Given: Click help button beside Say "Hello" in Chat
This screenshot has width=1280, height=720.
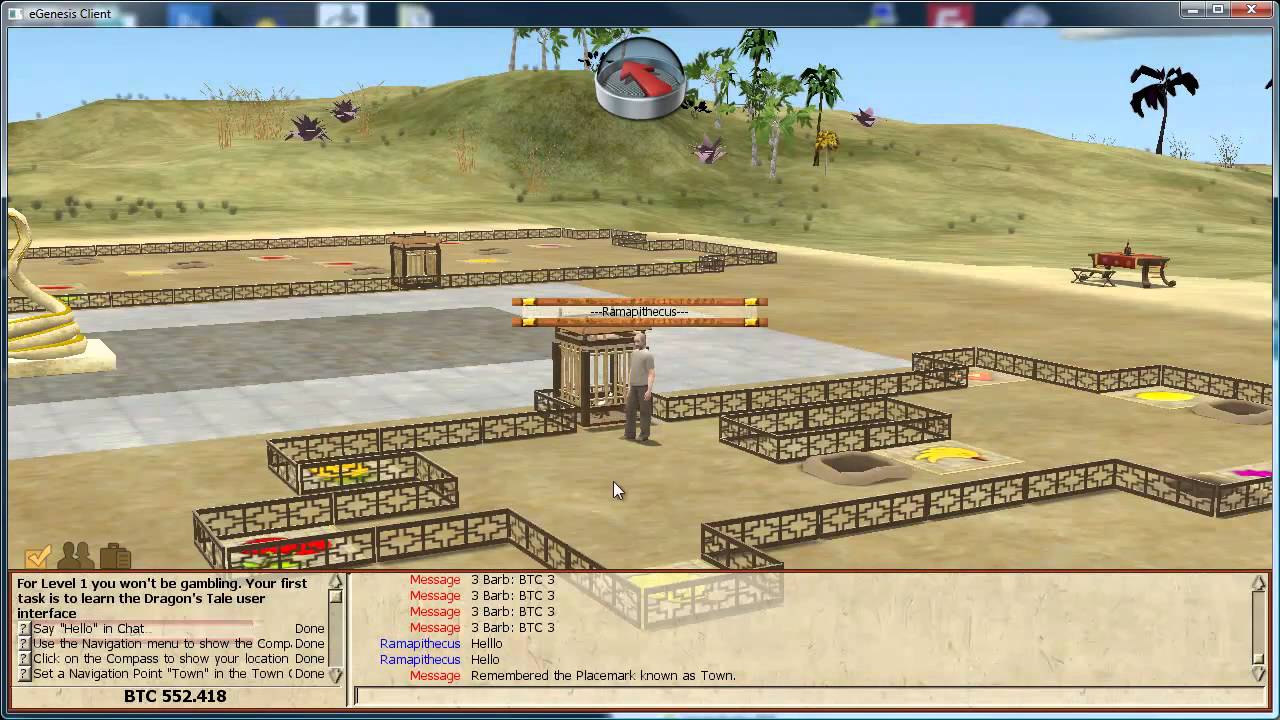Looking at the screenshot, I should [24, 629].
